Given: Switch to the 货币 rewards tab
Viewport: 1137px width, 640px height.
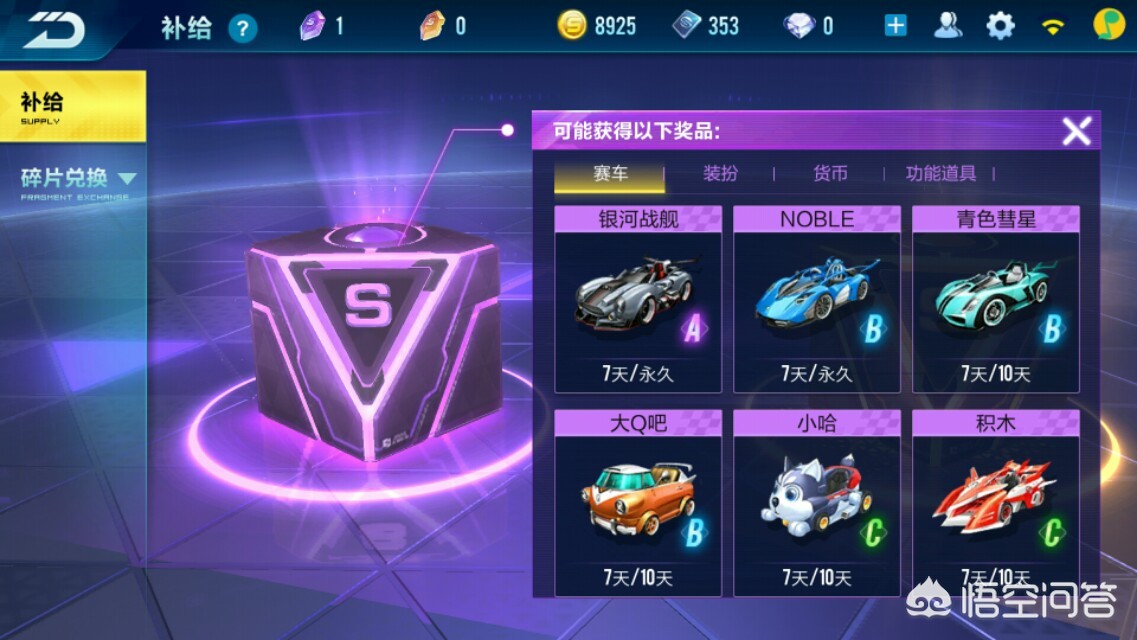Looking at the screenshot, I should click(830, 174).
